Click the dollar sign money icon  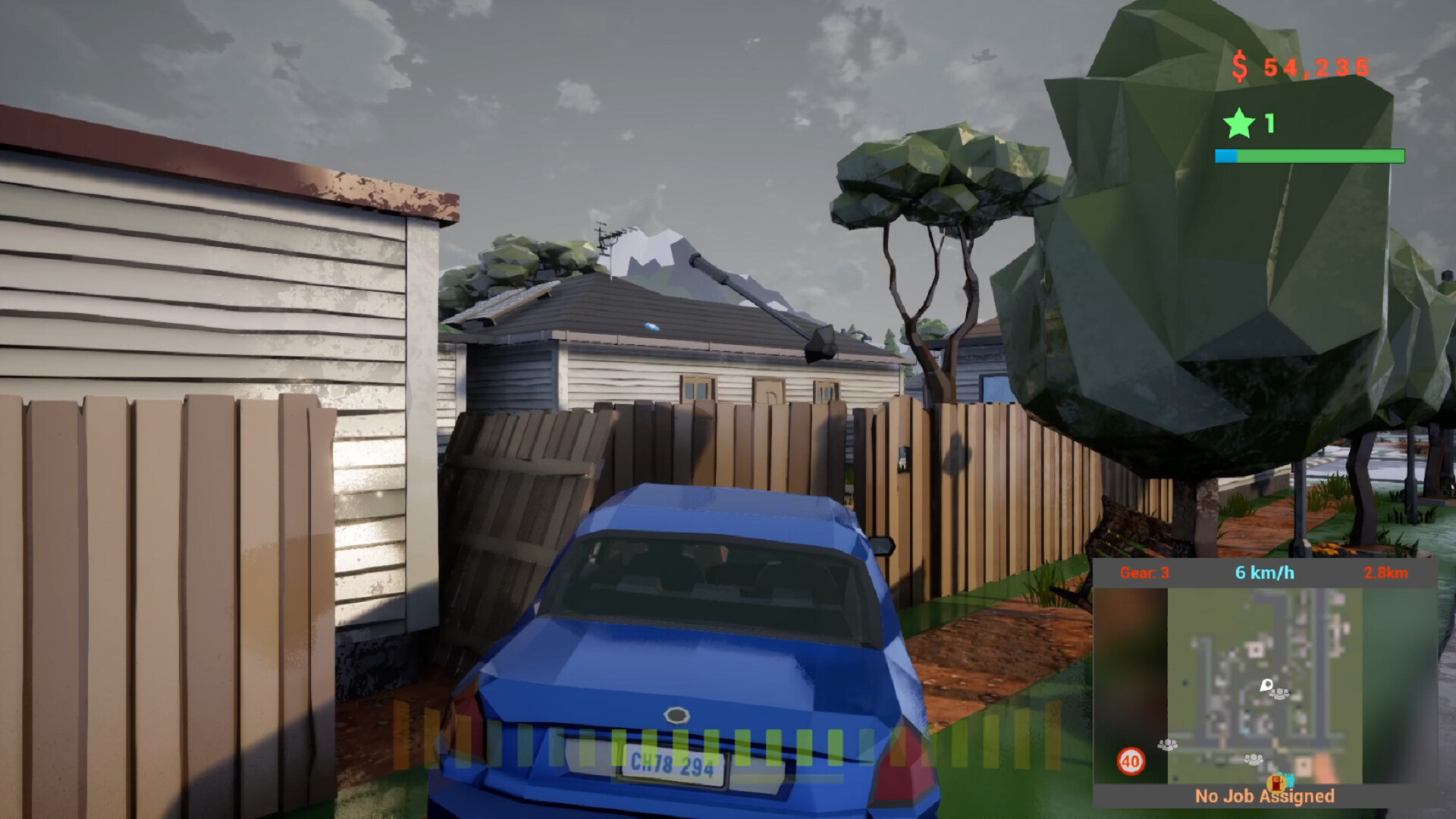point(1241,67)
